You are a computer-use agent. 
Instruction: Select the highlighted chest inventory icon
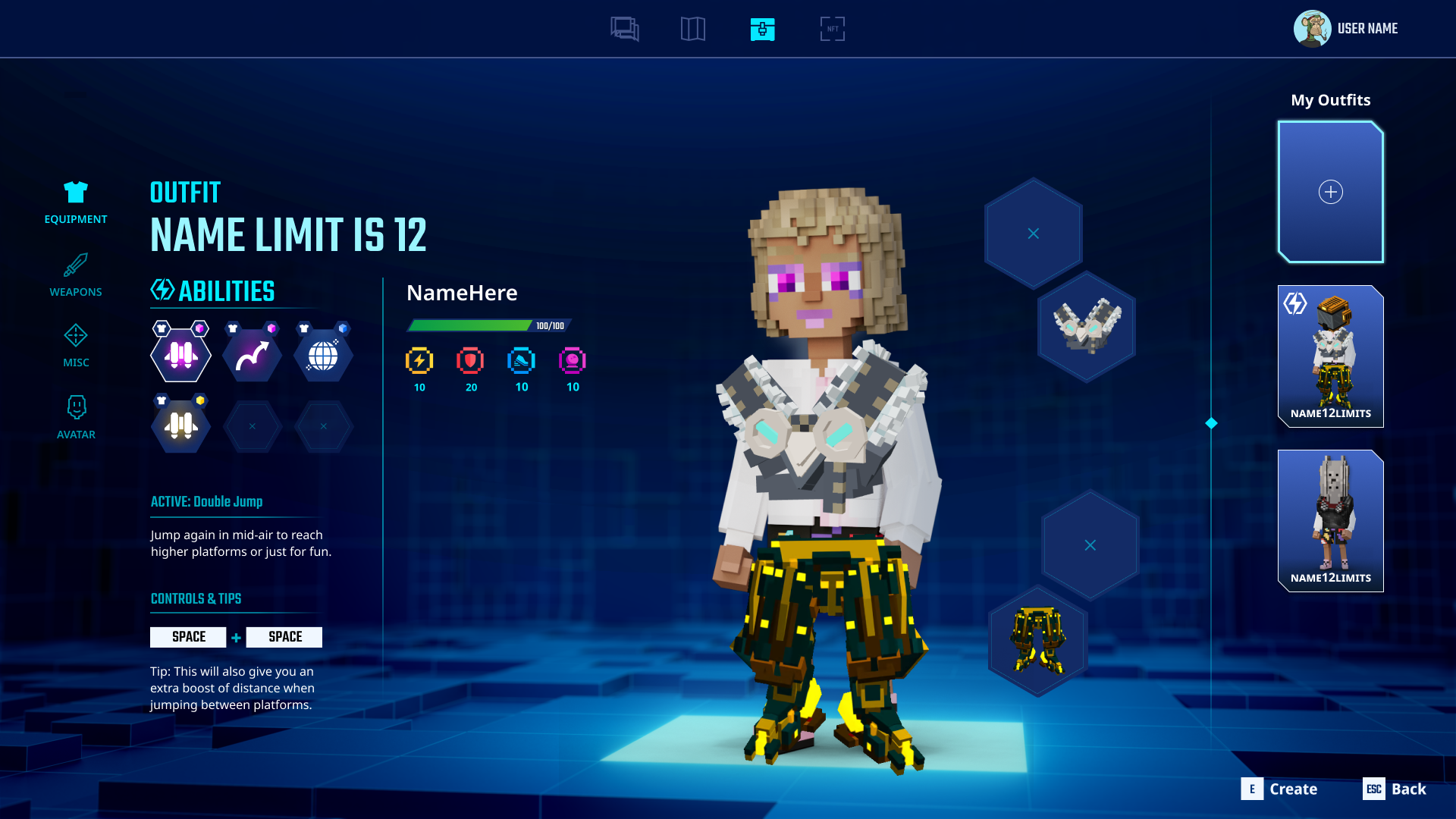coord(762,30)
